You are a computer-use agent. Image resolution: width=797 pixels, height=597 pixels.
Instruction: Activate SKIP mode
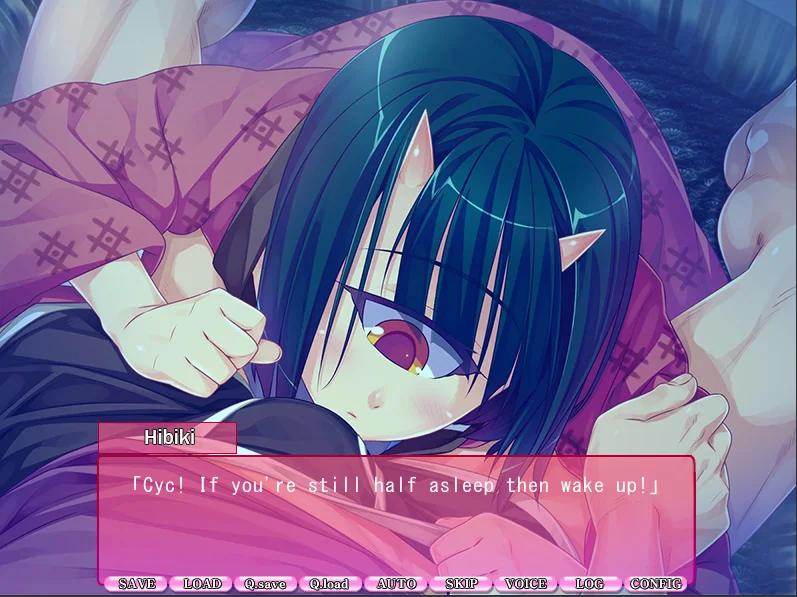pos(461,584)
